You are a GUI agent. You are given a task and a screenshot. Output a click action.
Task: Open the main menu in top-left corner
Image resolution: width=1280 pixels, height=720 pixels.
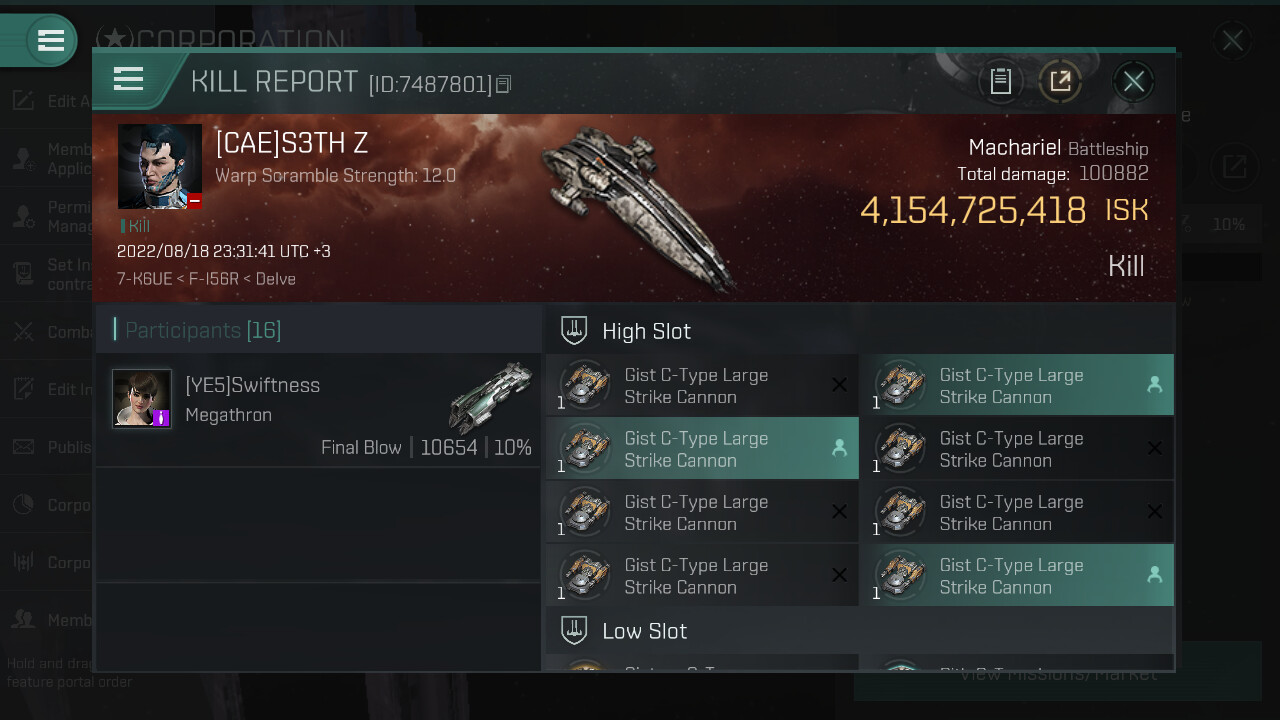click(x=50, y=40)
